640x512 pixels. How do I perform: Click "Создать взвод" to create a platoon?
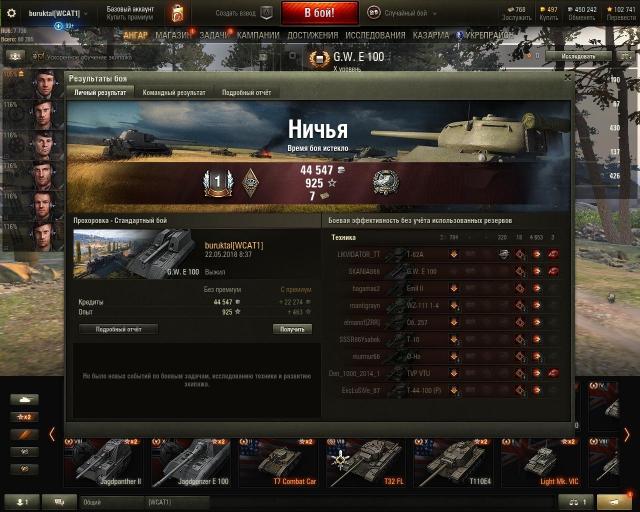[x=236, y=13]
